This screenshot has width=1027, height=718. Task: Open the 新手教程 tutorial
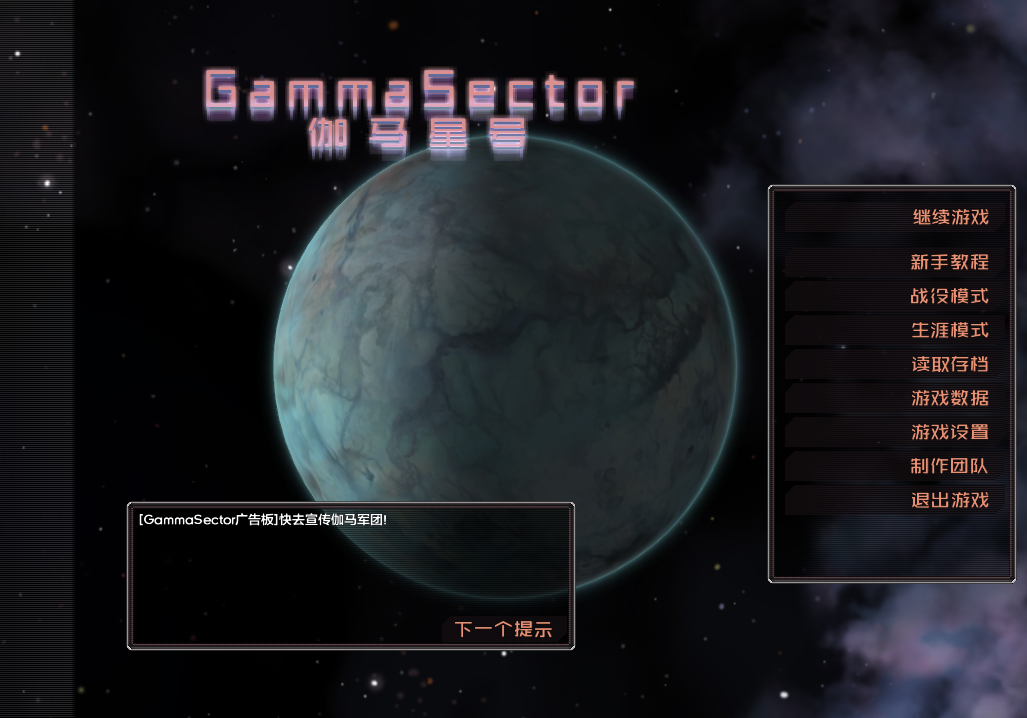point(949,262)
